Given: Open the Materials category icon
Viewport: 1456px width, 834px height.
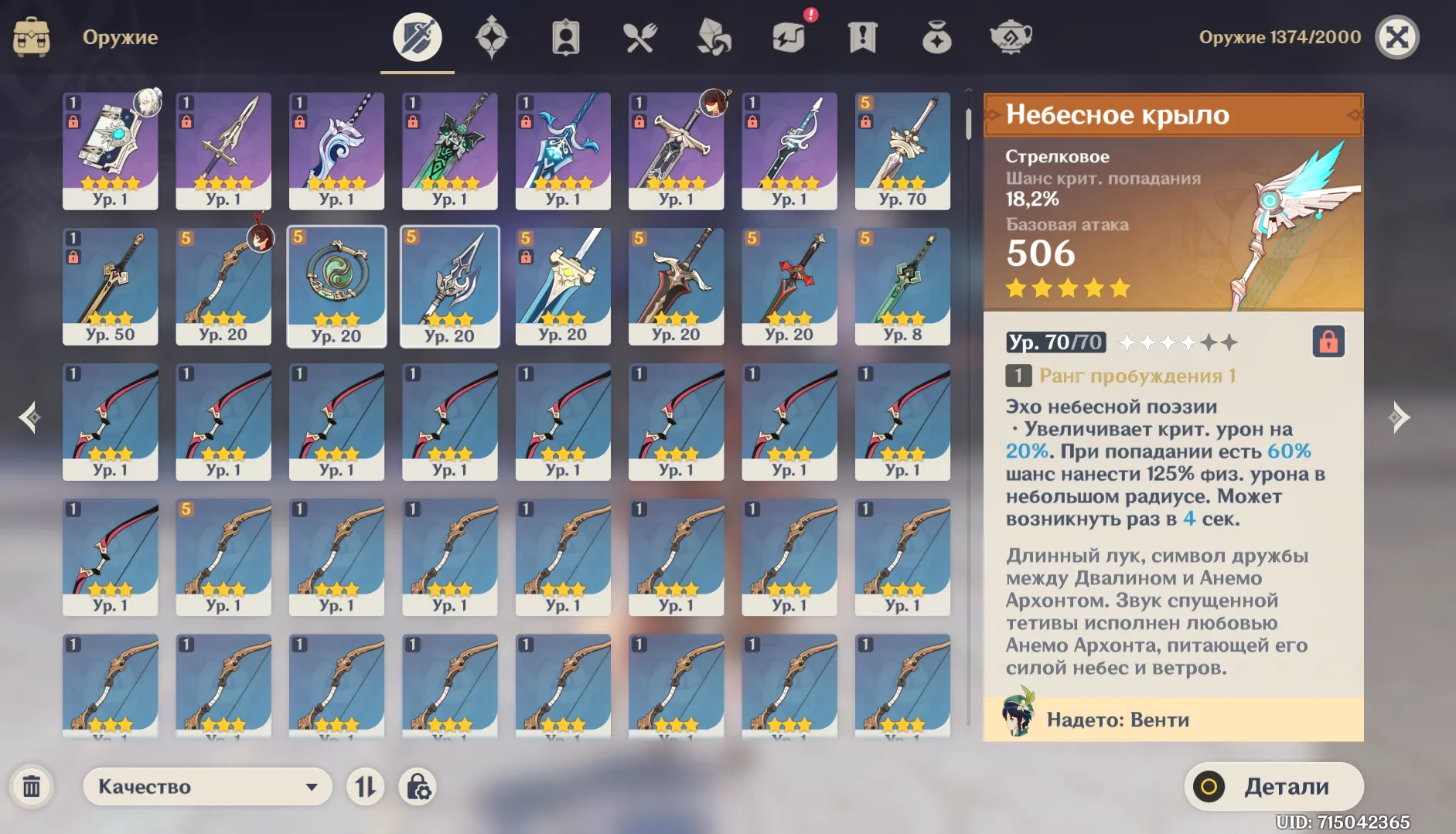Looking at the screenshot, I should pyautogui.click(x=715, y=36).
